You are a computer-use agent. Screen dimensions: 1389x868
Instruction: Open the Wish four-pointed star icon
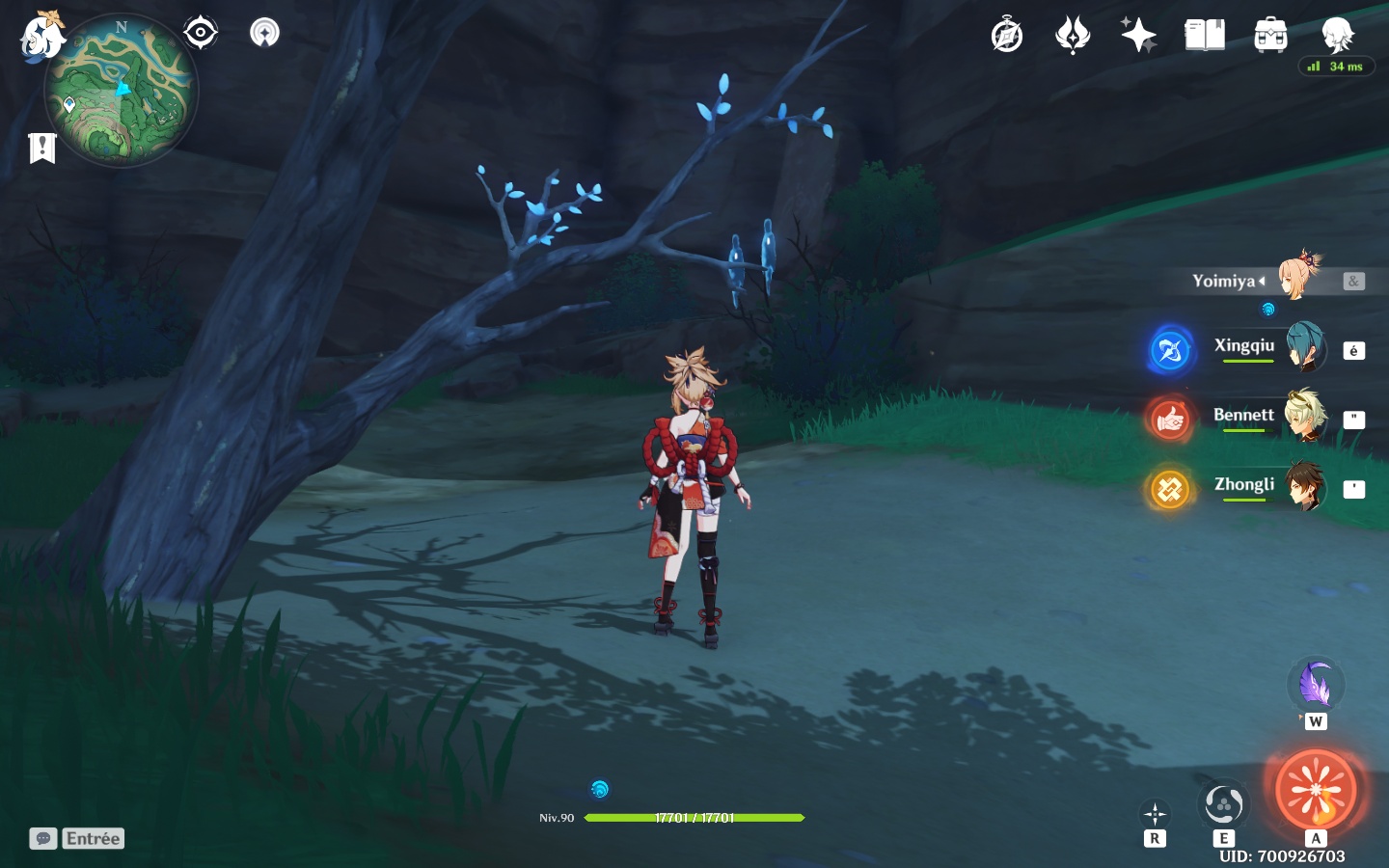1073,36
